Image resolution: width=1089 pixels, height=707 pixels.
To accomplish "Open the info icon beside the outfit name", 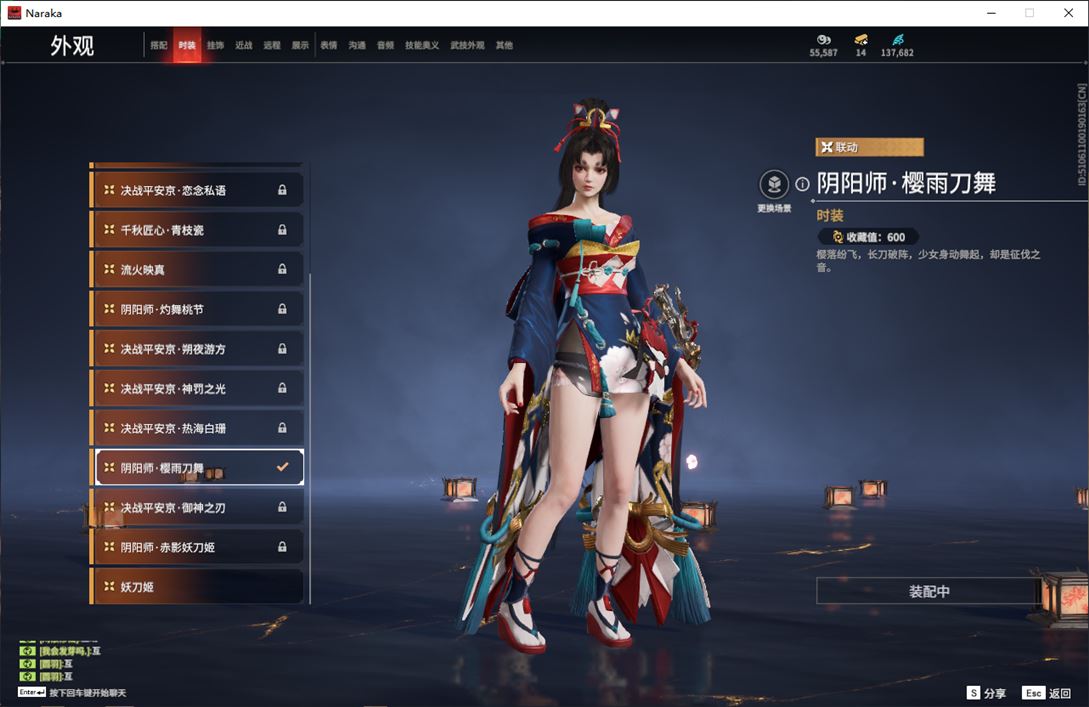I will (x=802, y=184).
